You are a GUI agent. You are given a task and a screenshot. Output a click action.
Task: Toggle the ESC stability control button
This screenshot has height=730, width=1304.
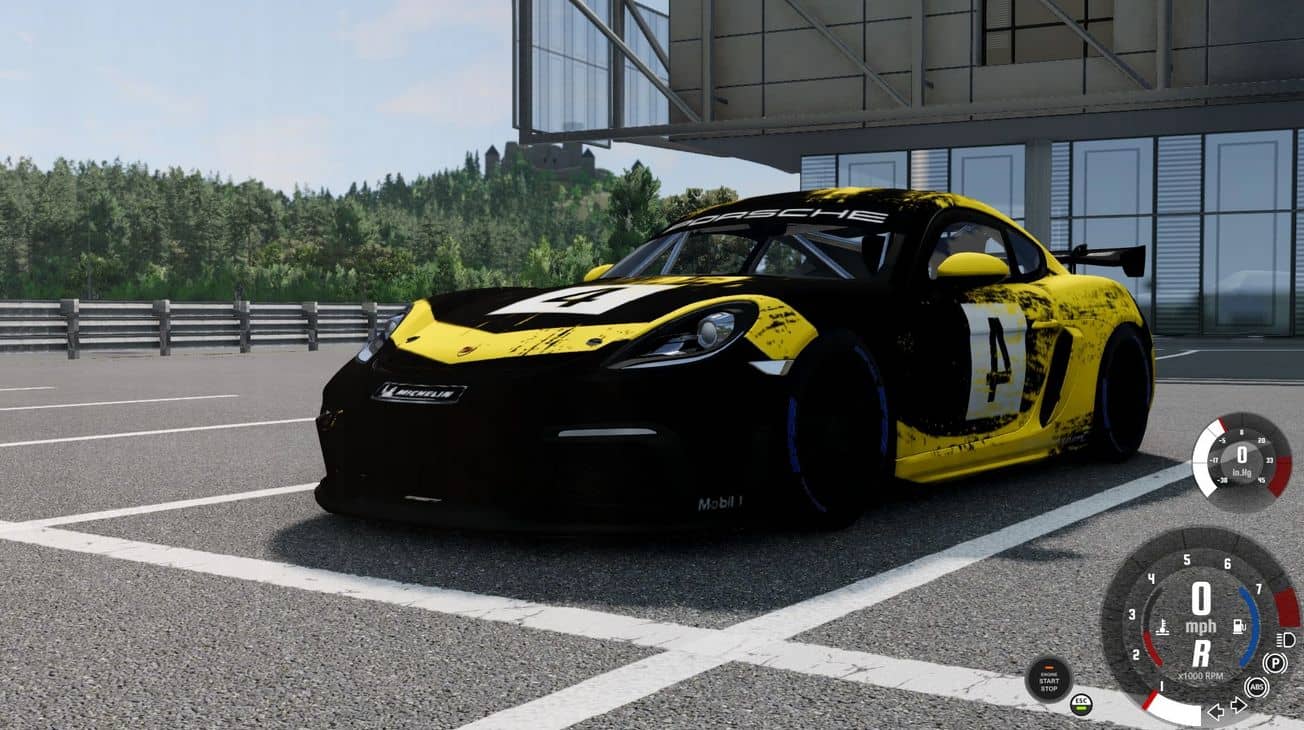point(1081,703)
